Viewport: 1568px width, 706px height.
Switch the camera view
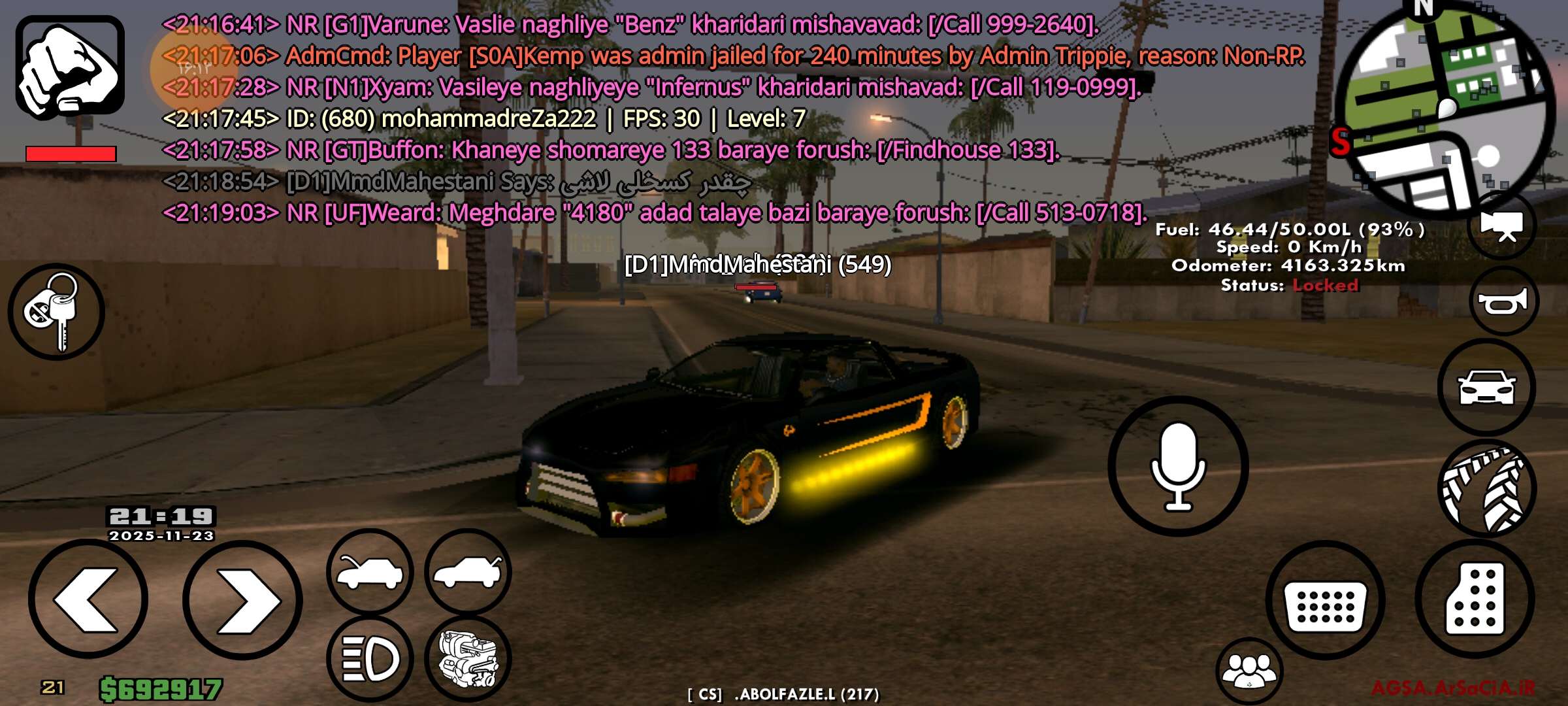[x=1502, y=226]
